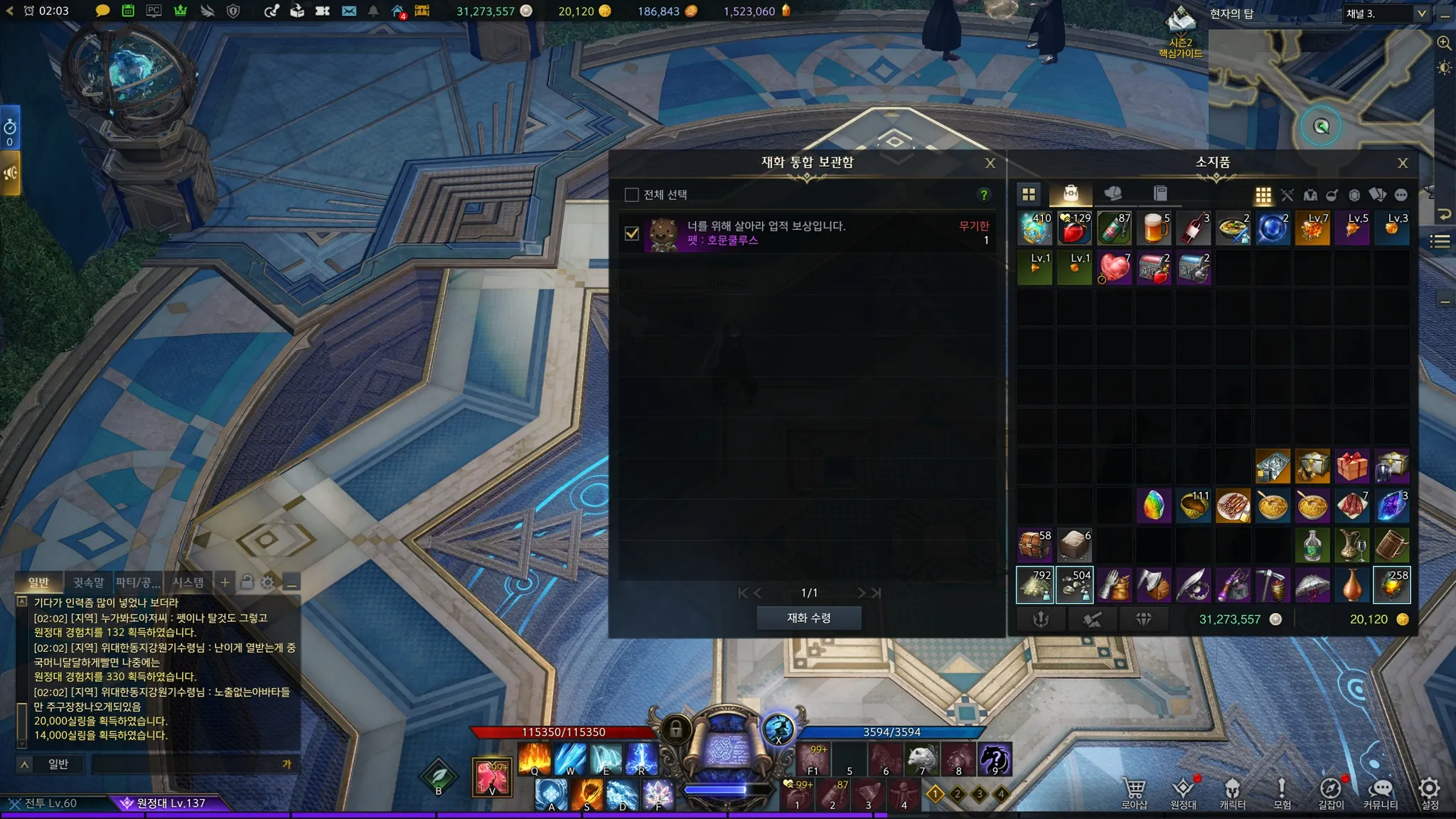Uncheck the 호문쿨루스 pet reward row
1456x819 pixels.
coord(631,233)
